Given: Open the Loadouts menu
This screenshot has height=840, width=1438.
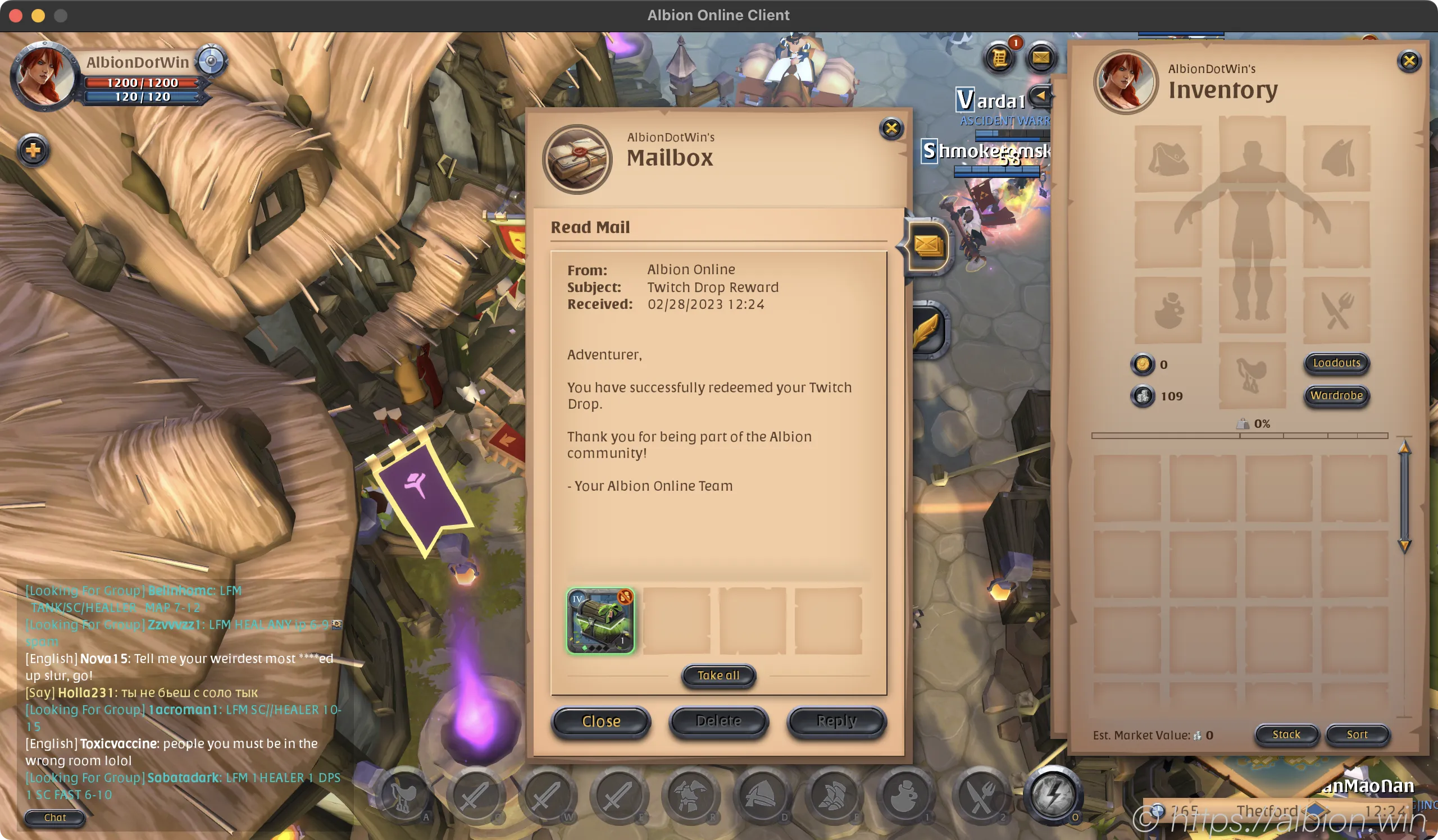Looking at the screenshot, I should point(1336,363).
